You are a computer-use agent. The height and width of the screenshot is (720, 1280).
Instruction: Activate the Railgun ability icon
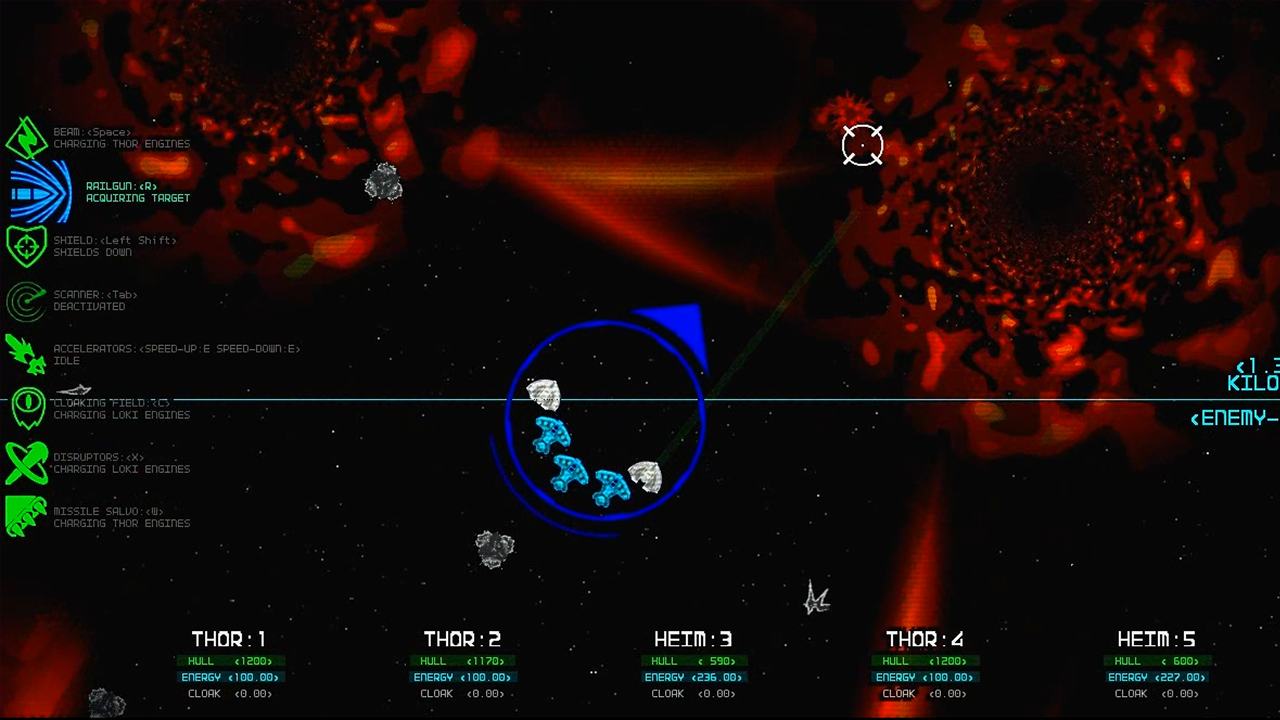(x=38, y=191)
